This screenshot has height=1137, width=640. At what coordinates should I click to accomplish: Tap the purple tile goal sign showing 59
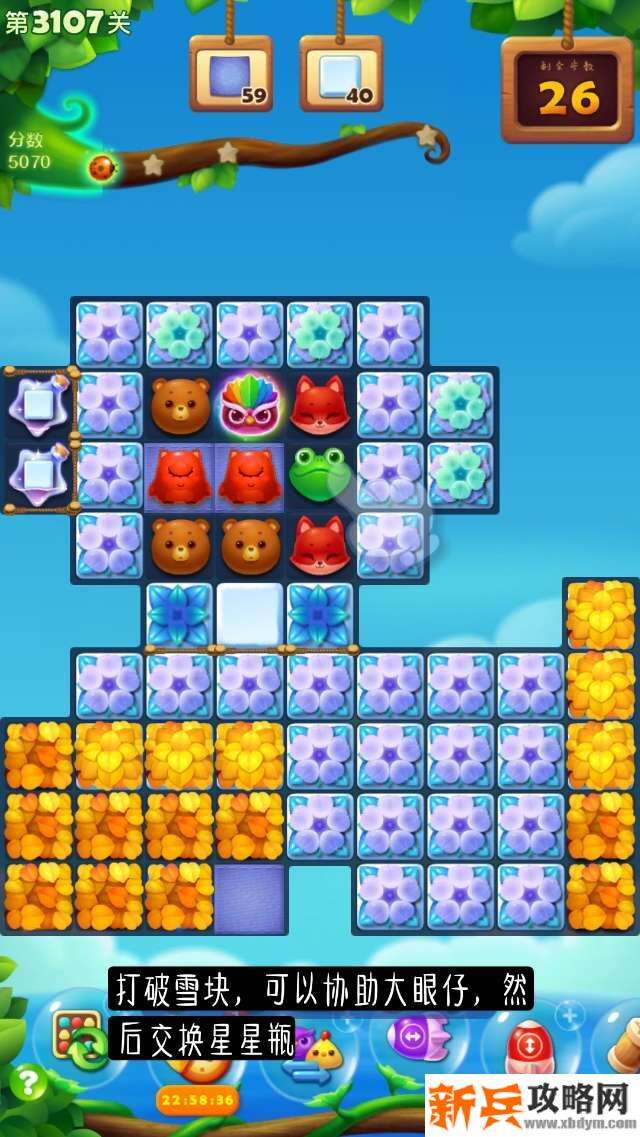click(x=231, y=74)
